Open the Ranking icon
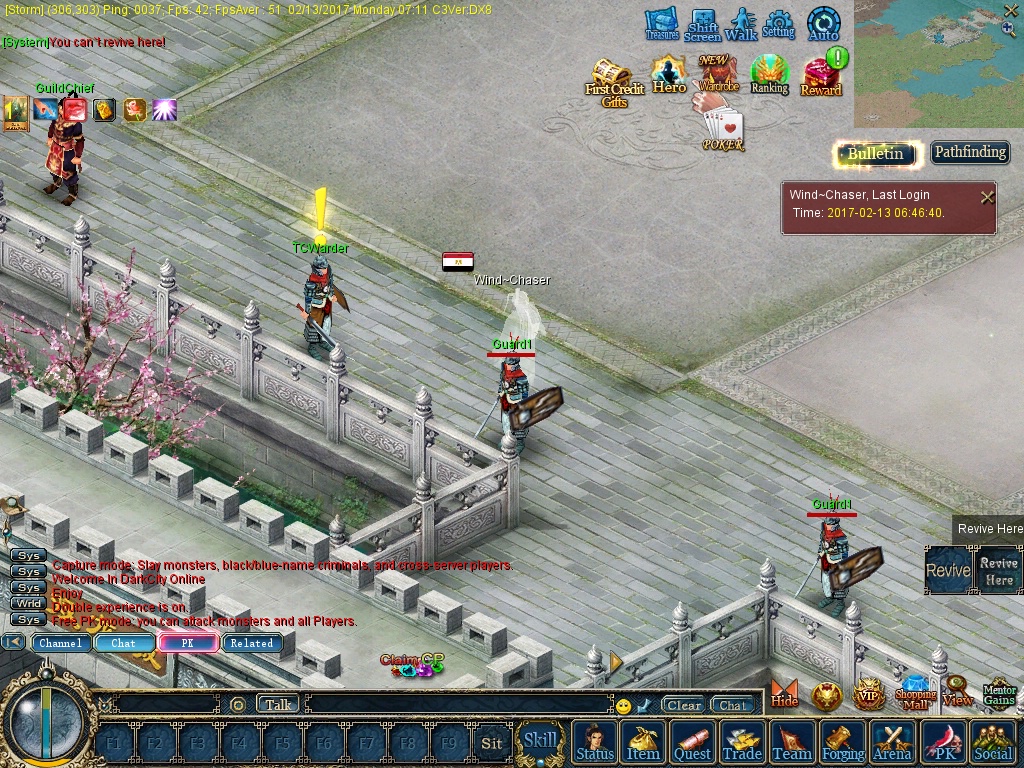This screenshot has width=1024, height=768. pos(769,75)
